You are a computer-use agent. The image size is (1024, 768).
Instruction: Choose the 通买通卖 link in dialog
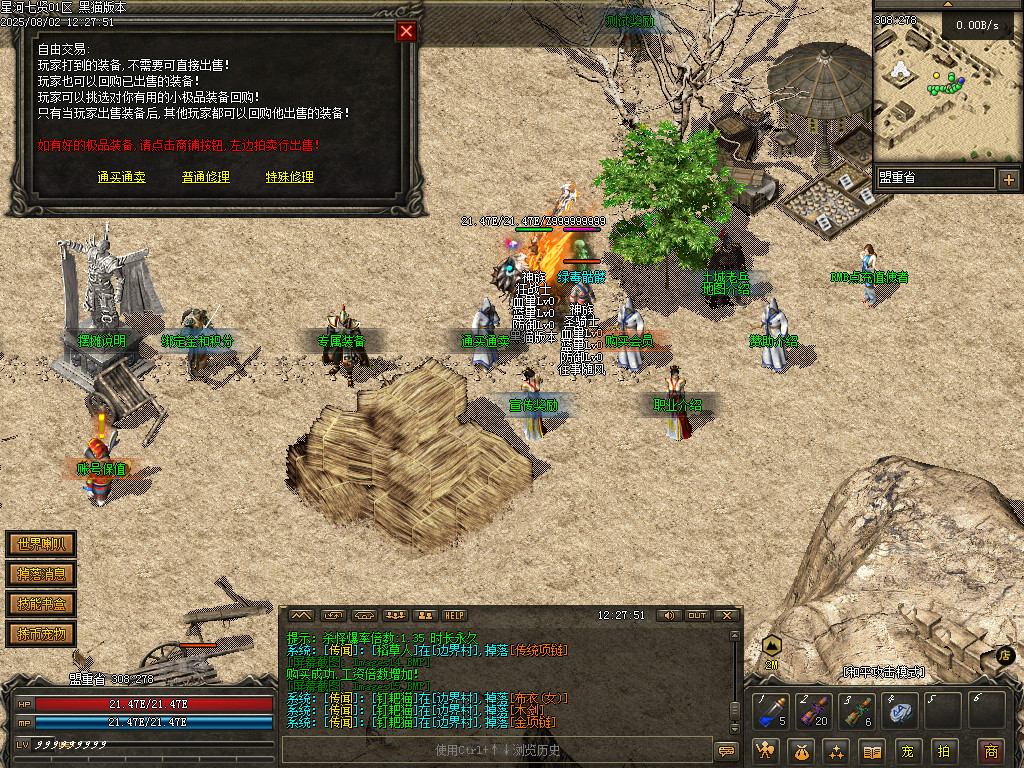tap(122, 177)
